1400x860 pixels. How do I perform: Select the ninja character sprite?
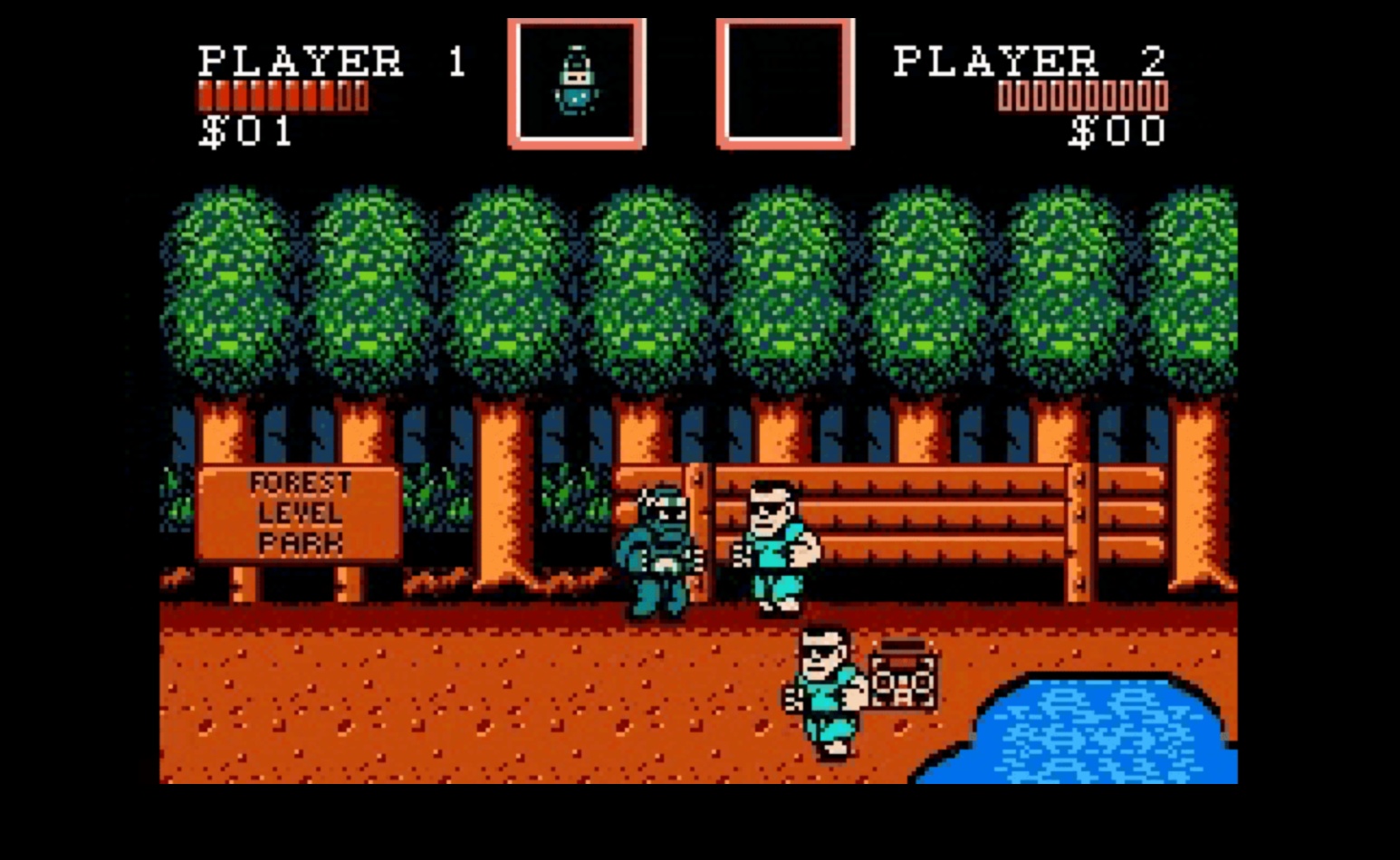[x=659, y=543]
